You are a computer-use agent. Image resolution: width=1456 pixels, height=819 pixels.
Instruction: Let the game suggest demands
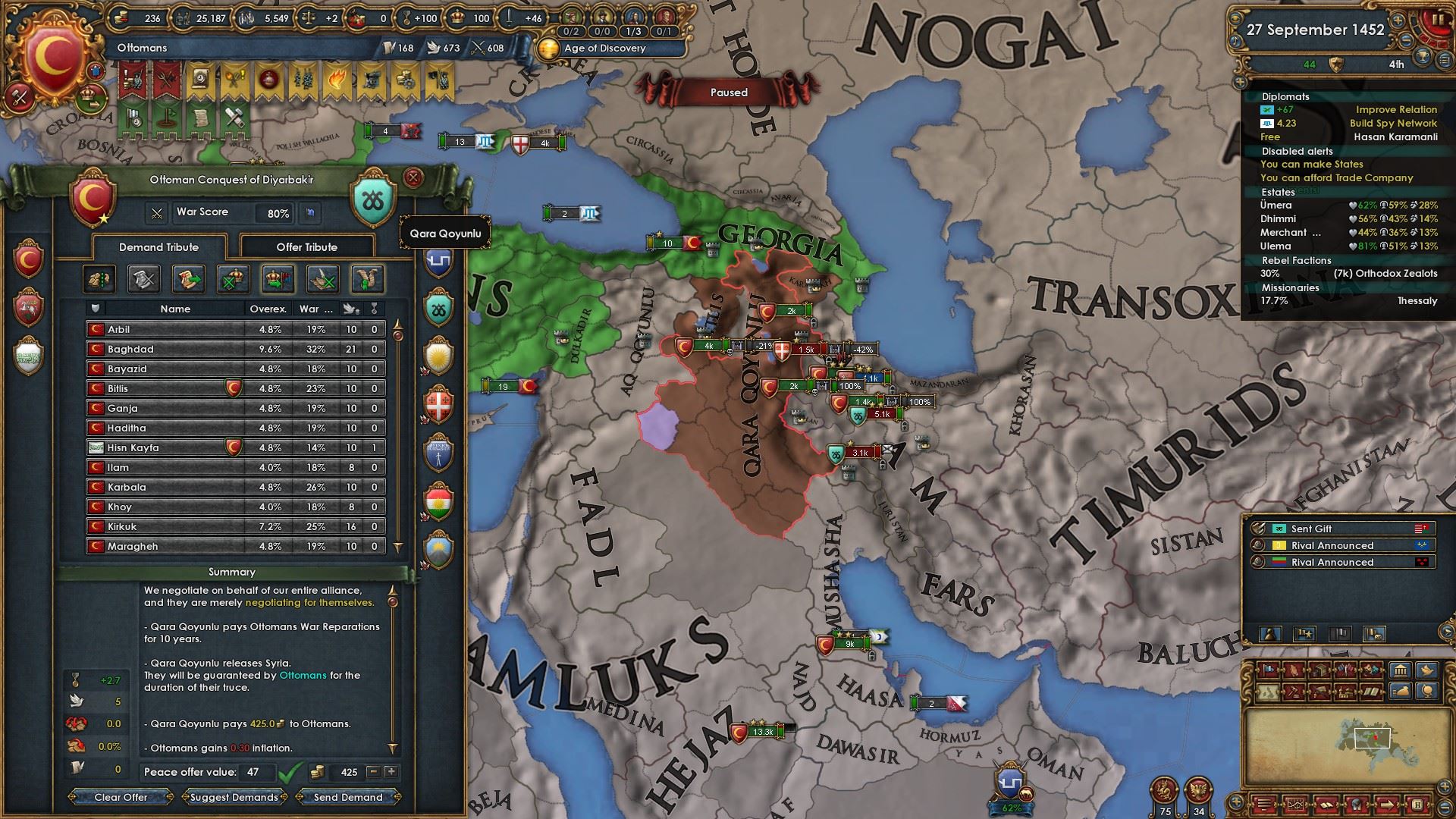pos(234,797)
